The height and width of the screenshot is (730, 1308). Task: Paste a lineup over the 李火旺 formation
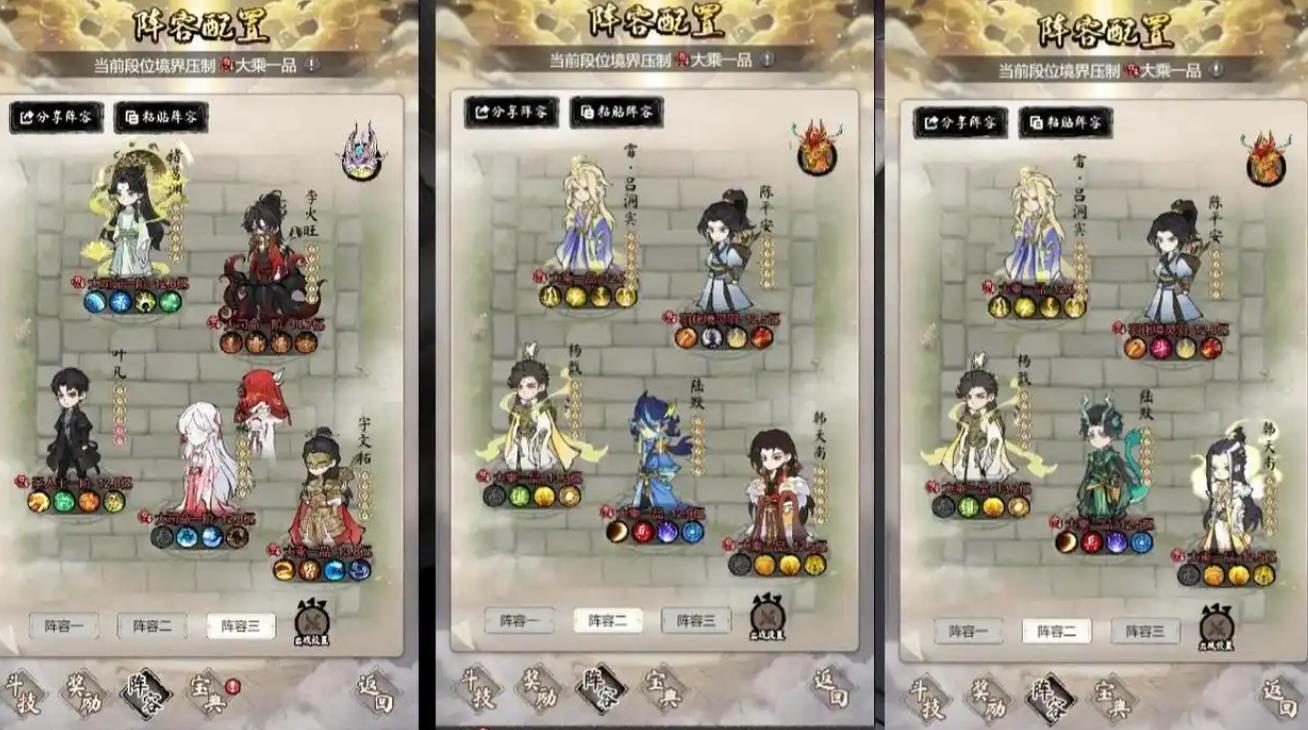coord(161,117)
